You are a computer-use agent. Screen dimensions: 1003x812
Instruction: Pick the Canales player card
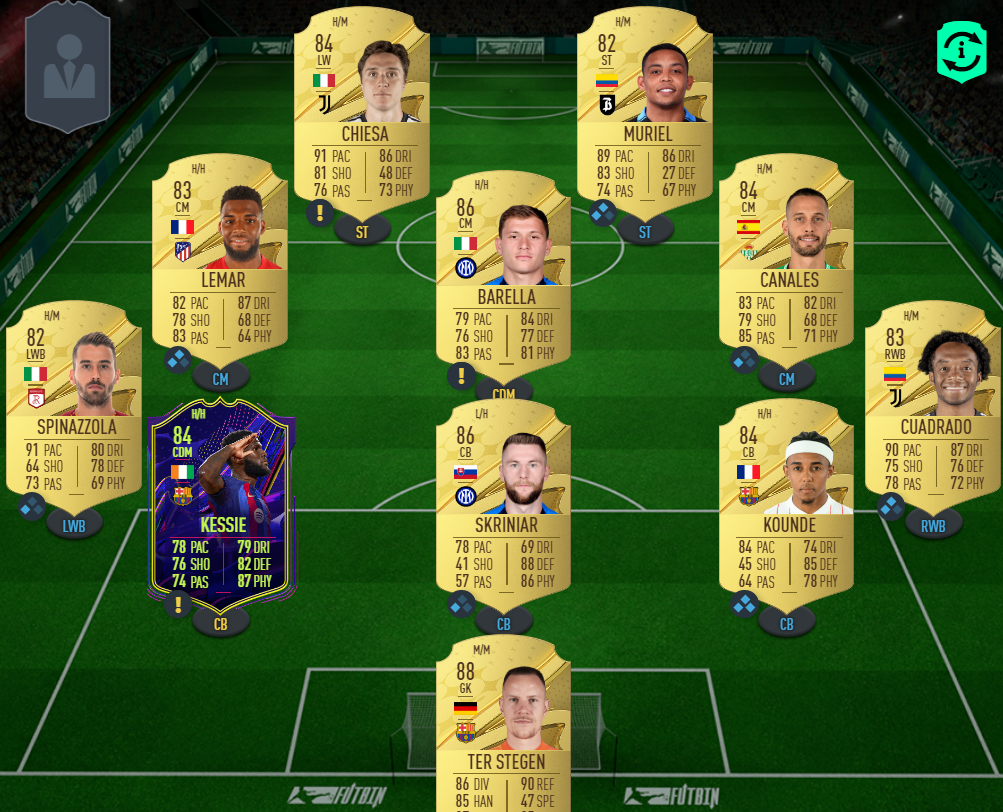point(786,255)
